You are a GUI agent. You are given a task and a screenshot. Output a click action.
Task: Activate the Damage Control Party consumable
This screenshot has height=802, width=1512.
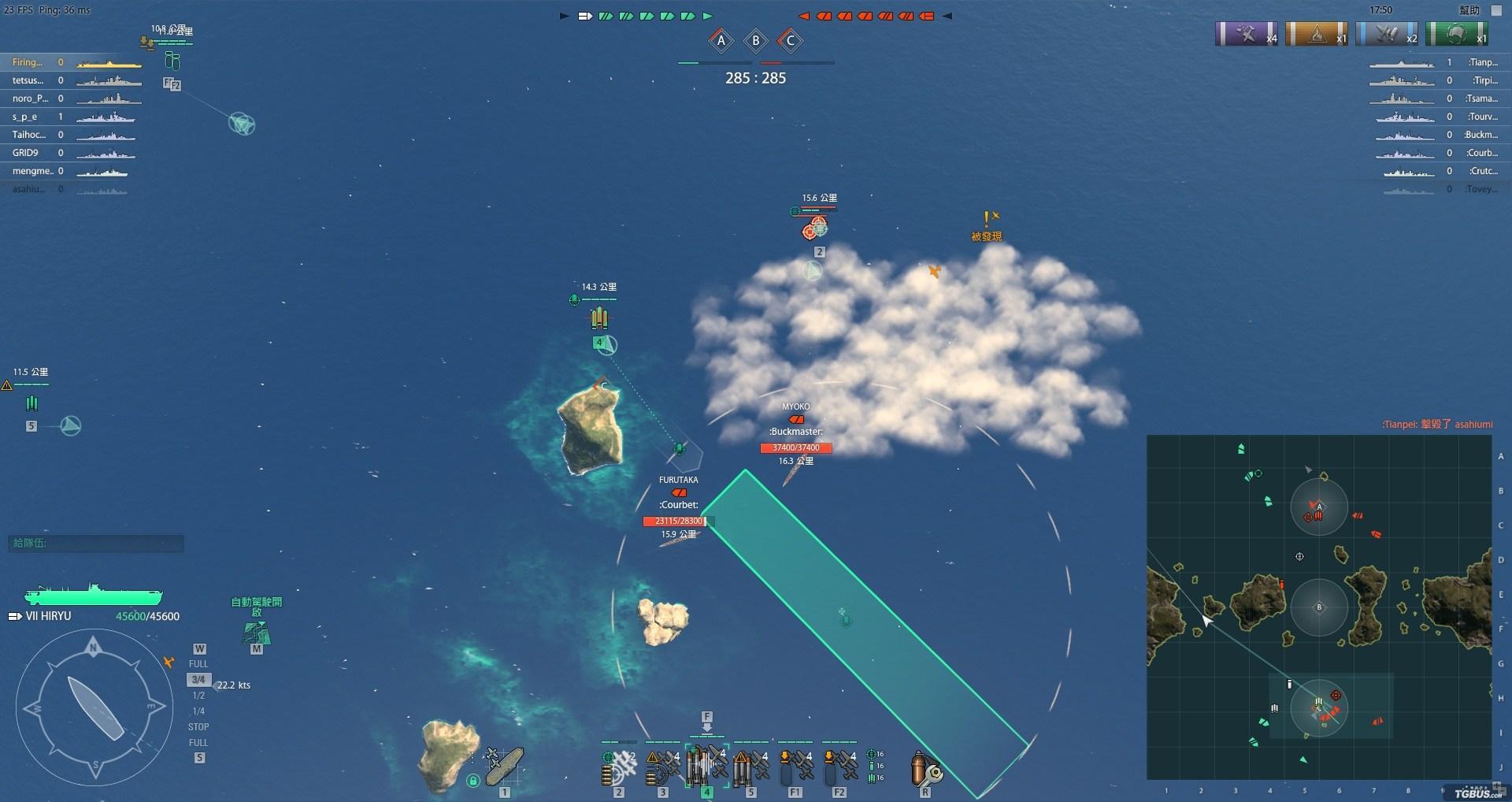point(925,767)
